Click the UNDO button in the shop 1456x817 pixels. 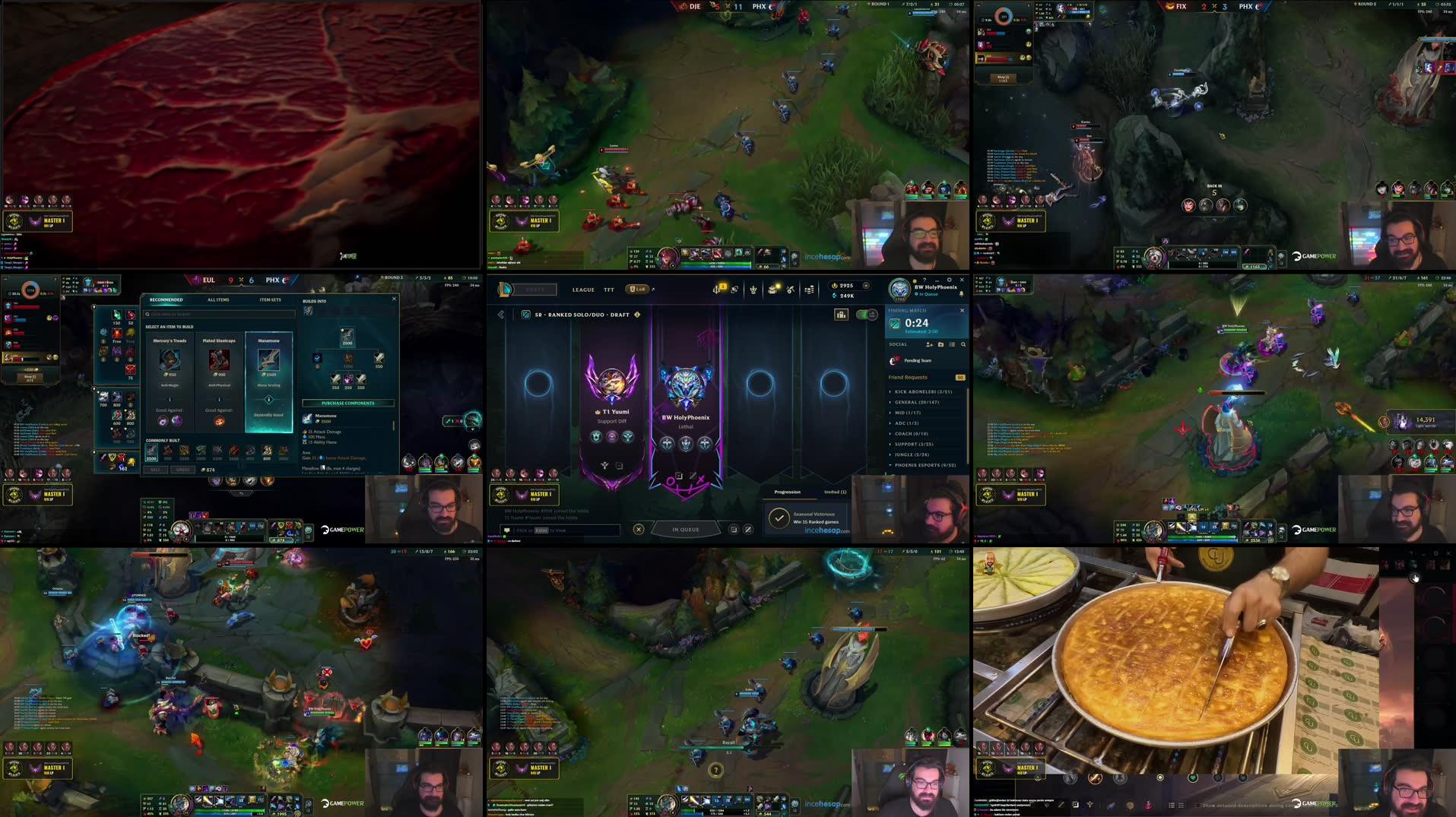coord(182,470)
